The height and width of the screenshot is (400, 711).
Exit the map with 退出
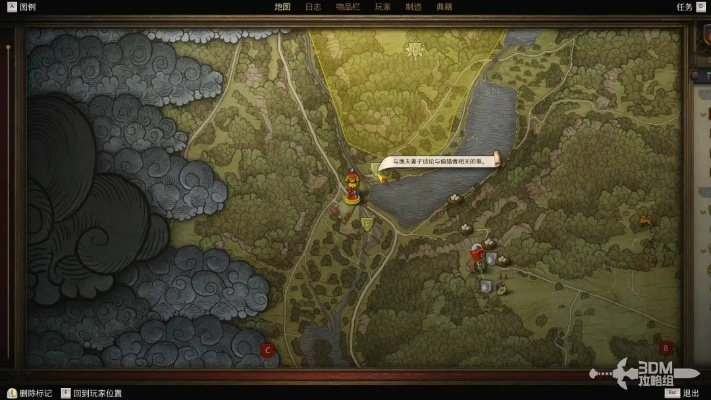(x=691, y=393)
